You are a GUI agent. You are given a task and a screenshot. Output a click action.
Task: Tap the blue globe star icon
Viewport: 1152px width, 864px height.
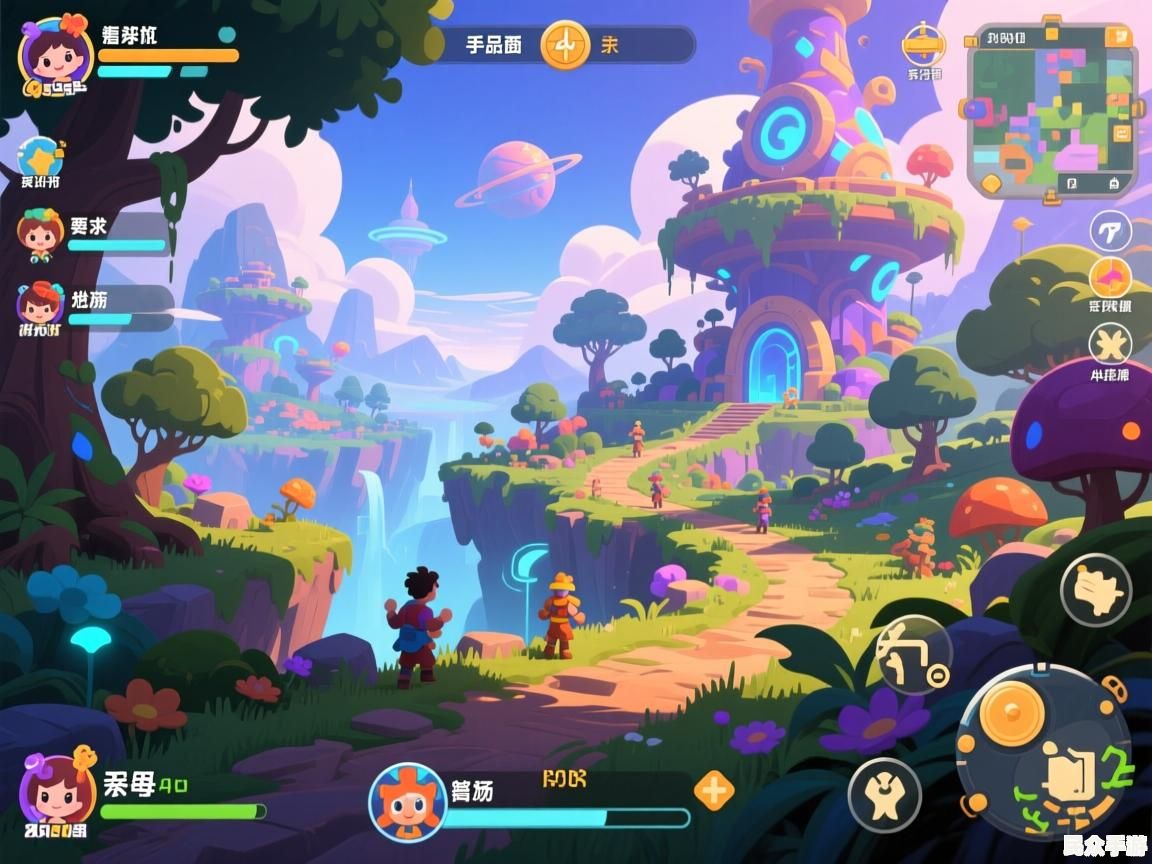click(x=41, y=157)
